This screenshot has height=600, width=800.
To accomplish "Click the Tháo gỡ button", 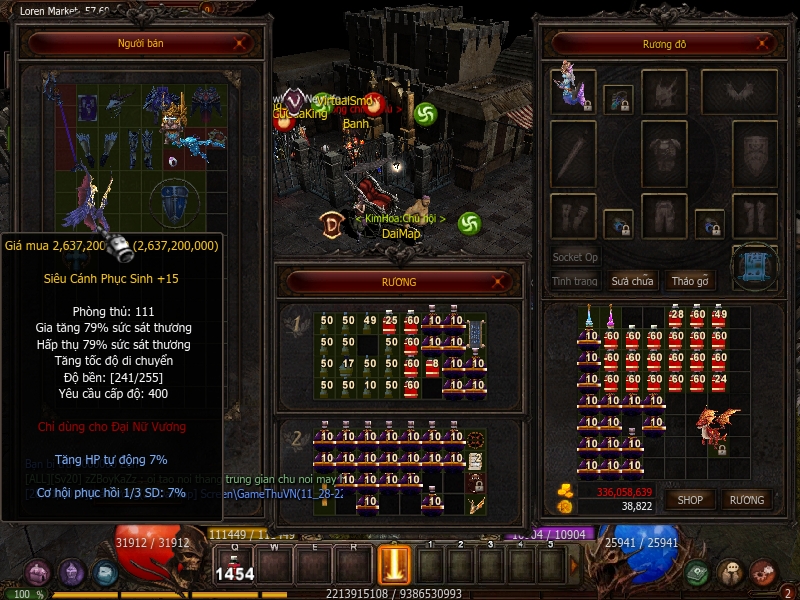I will (x=690, y=281).
